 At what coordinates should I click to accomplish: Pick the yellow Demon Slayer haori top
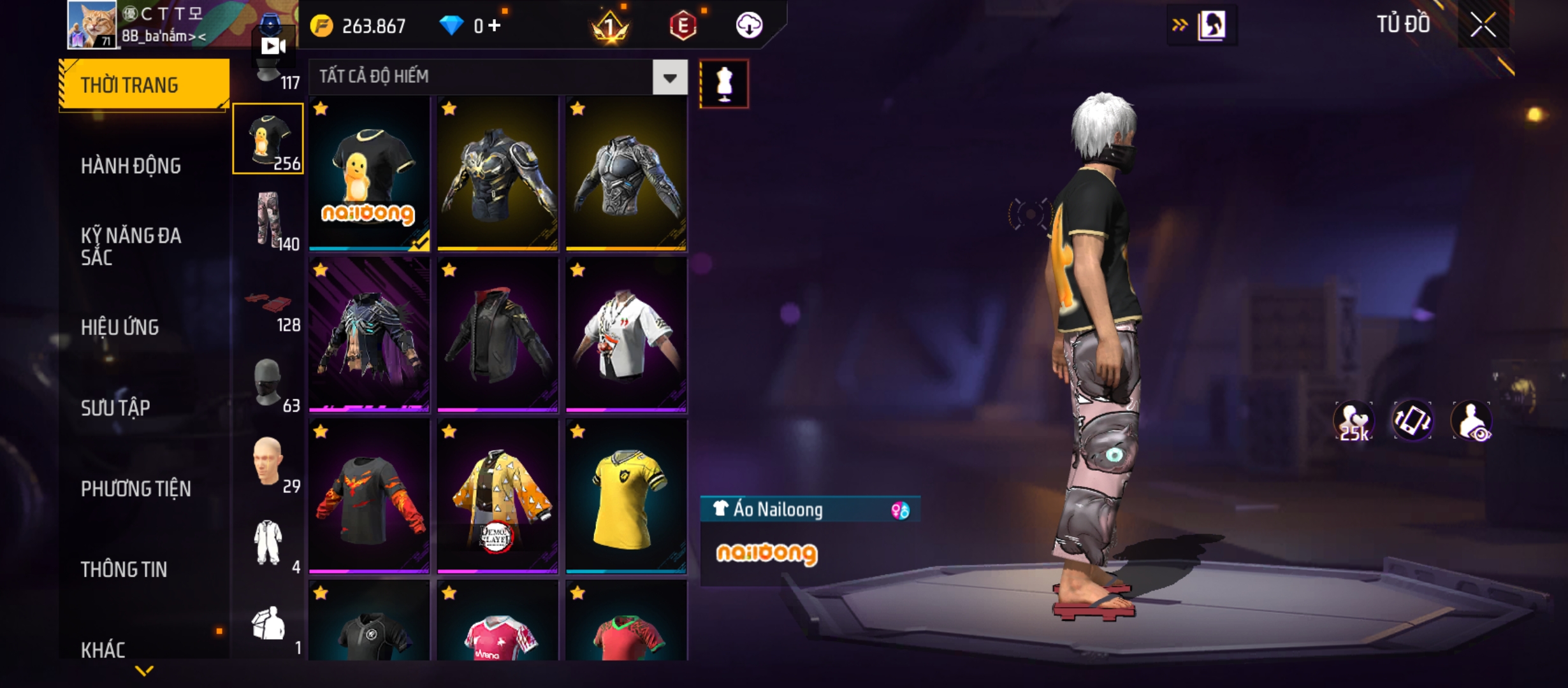pyautogui.click(x=498, y=496)
